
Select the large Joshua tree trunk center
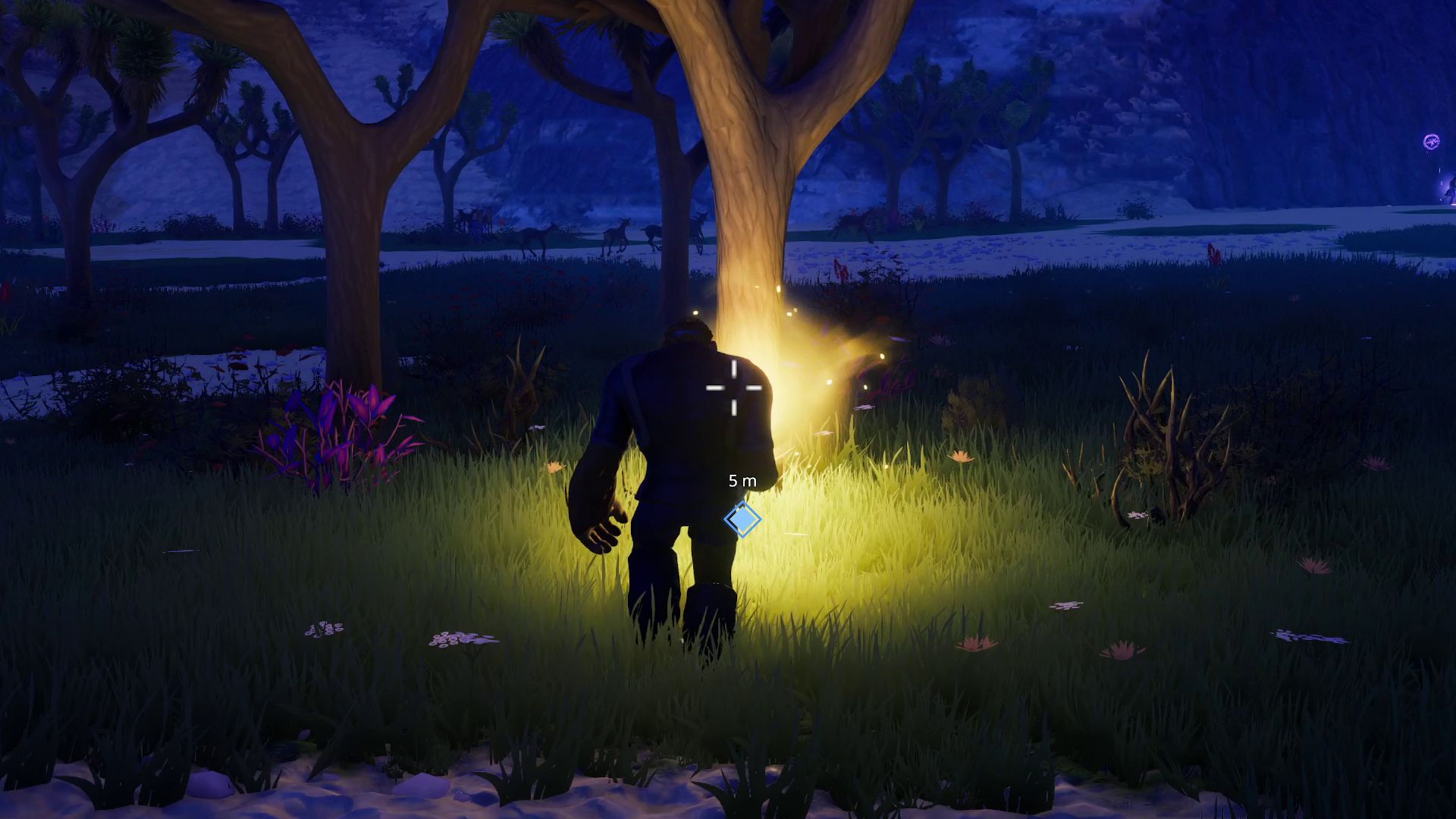[x=751, y=190]
